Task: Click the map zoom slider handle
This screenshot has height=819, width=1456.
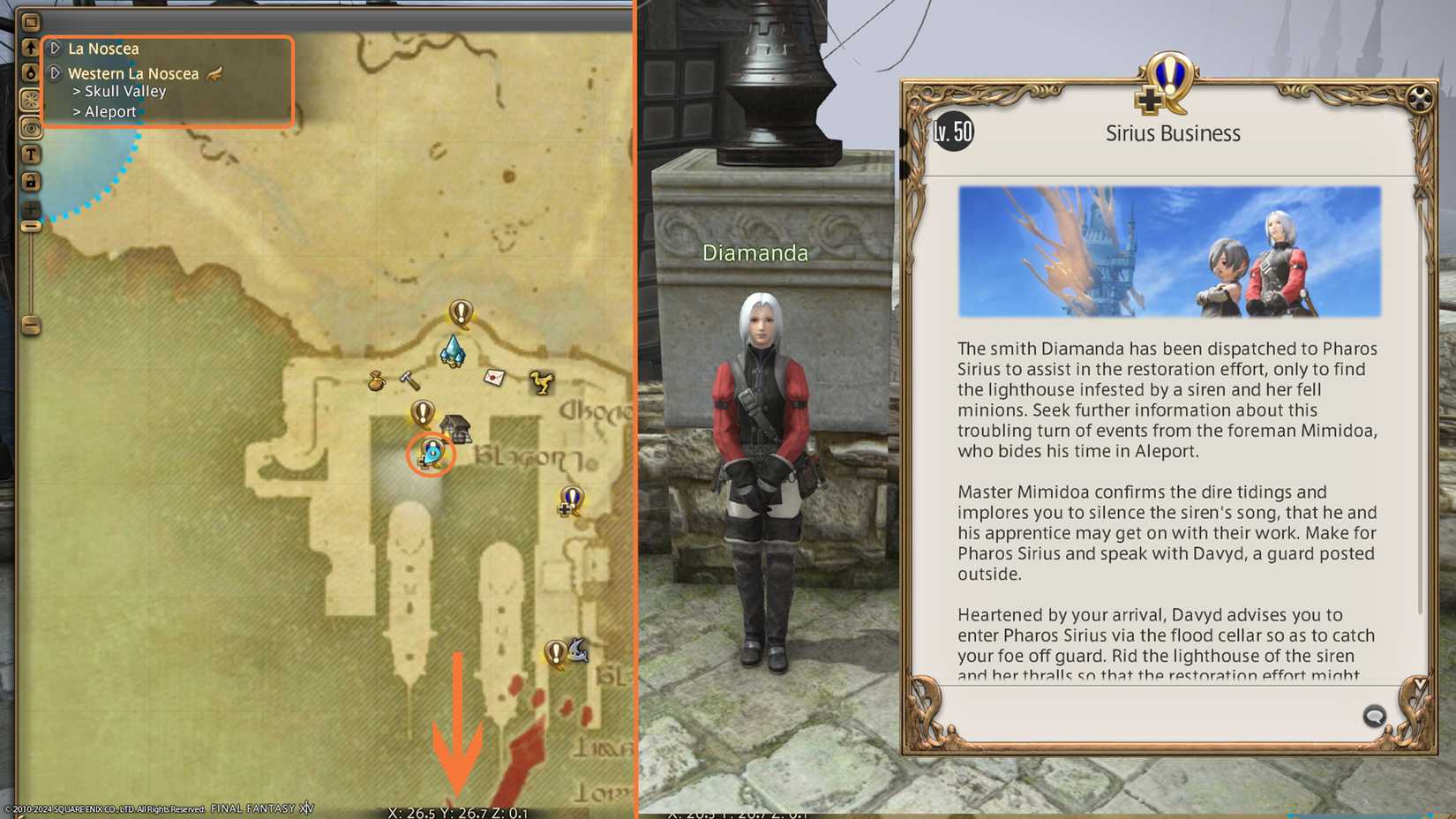Action: tap(31, 227)
